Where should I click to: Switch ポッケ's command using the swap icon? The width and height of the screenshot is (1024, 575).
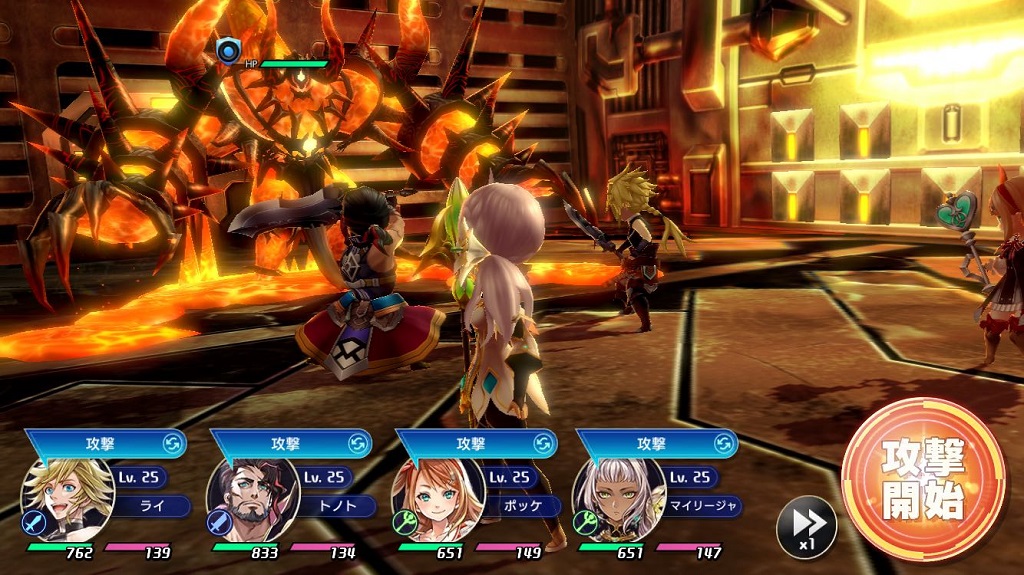pyautogui.click(x=543, y=443)
